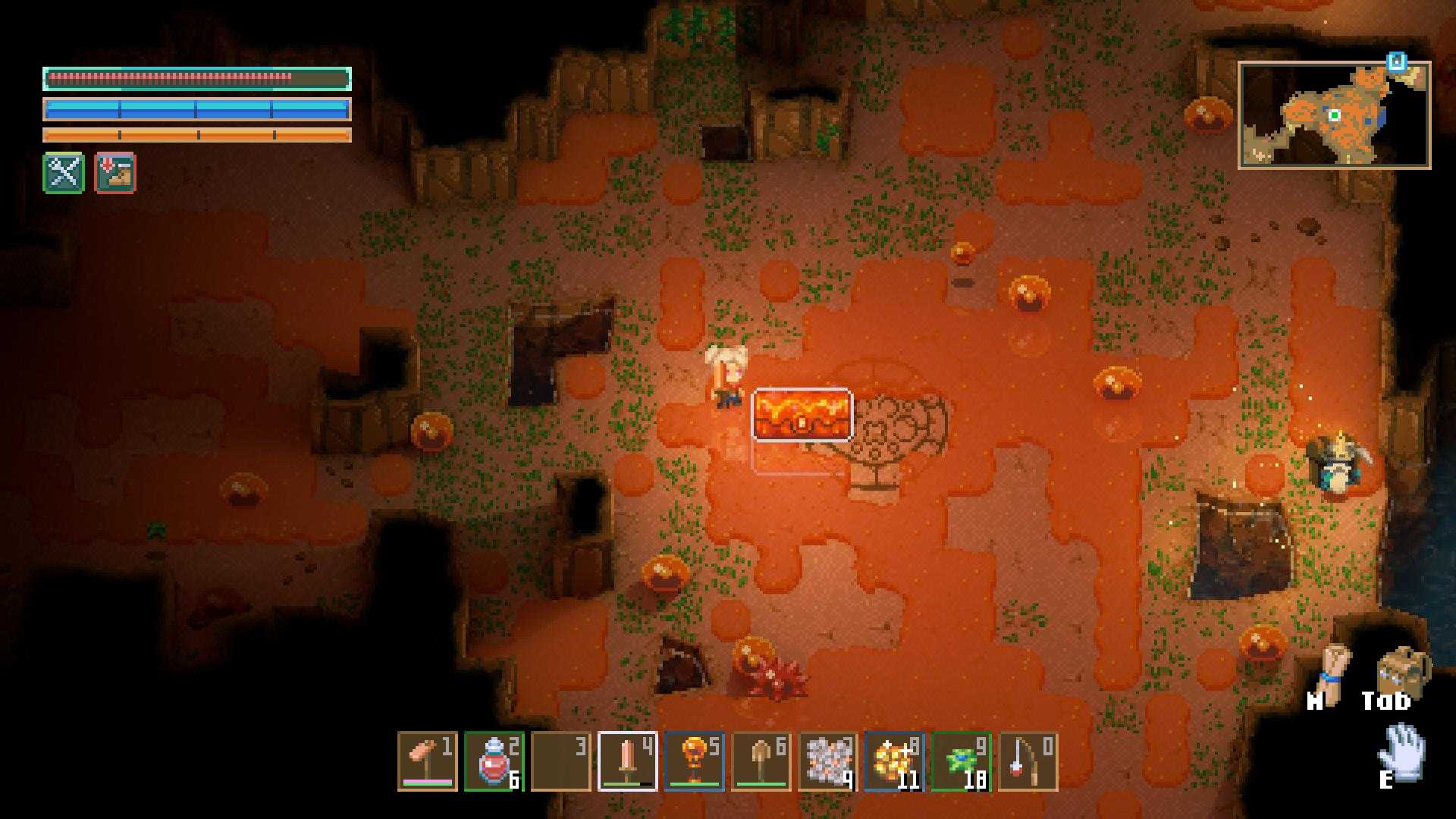Click the blue portal marker on the minimap
The image size is (1456, 819).
pos(1397,62)
